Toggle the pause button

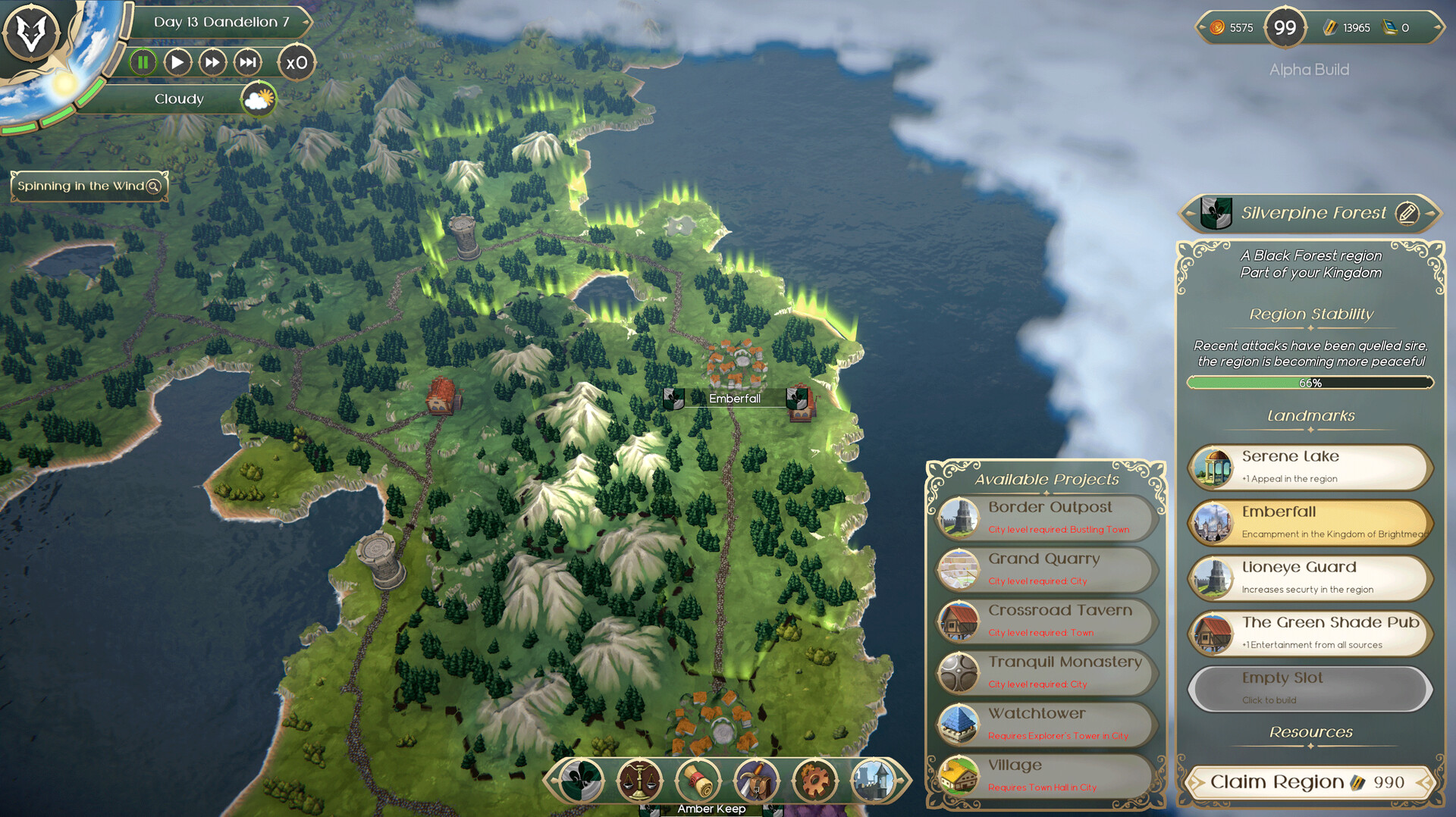point(143,63)
